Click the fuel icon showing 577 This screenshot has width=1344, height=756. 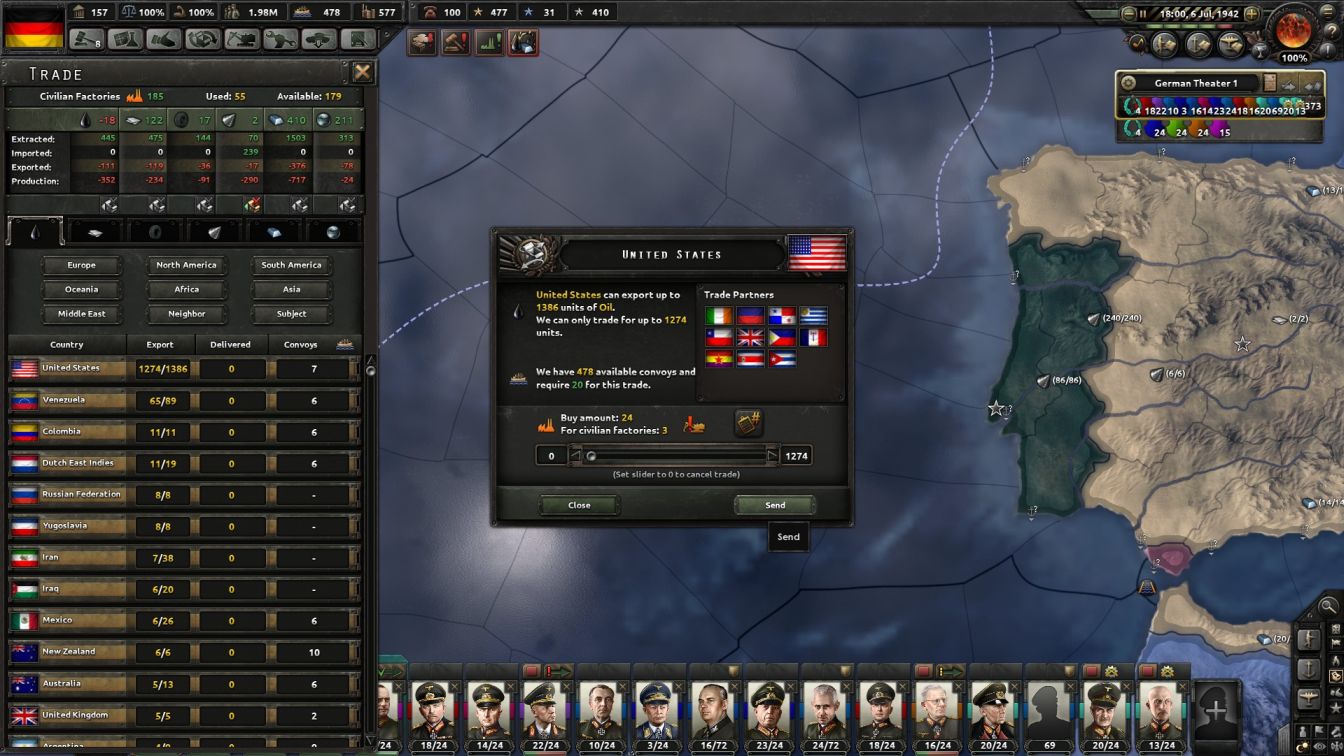[x=369, y=12]
